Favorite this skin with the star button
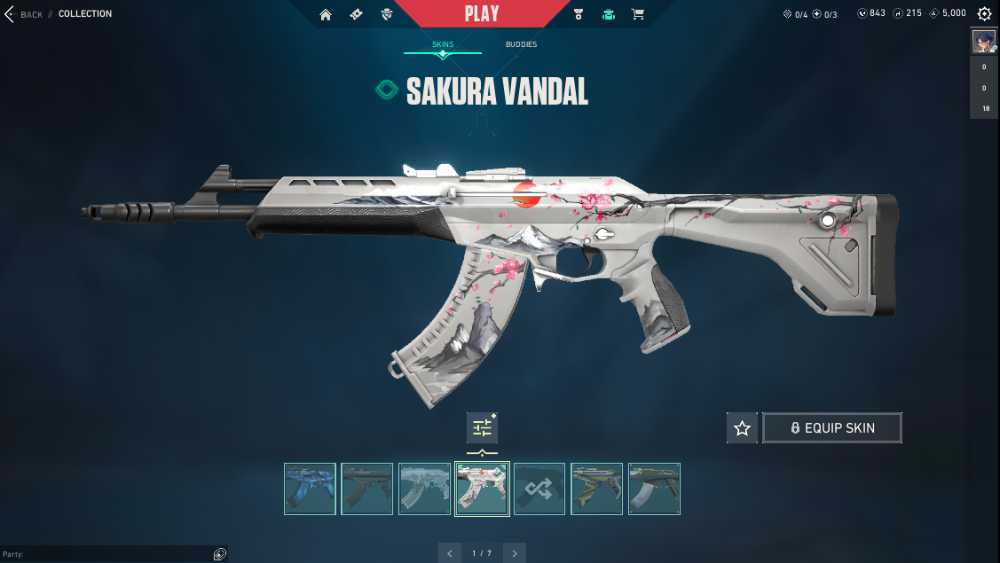 (x=742, y=428)
